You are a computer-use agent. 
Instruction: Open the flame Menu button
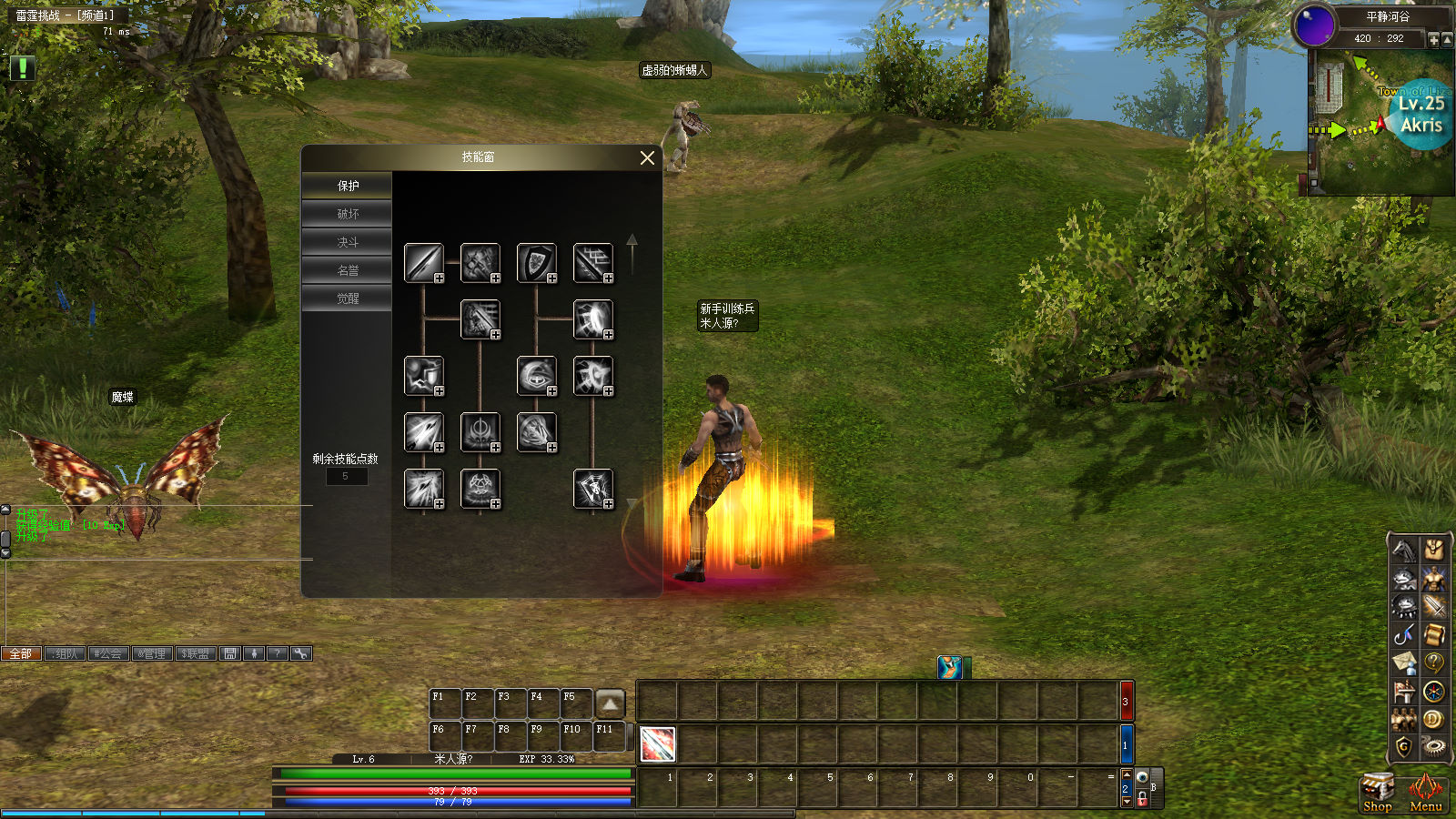click(1425, 792)
